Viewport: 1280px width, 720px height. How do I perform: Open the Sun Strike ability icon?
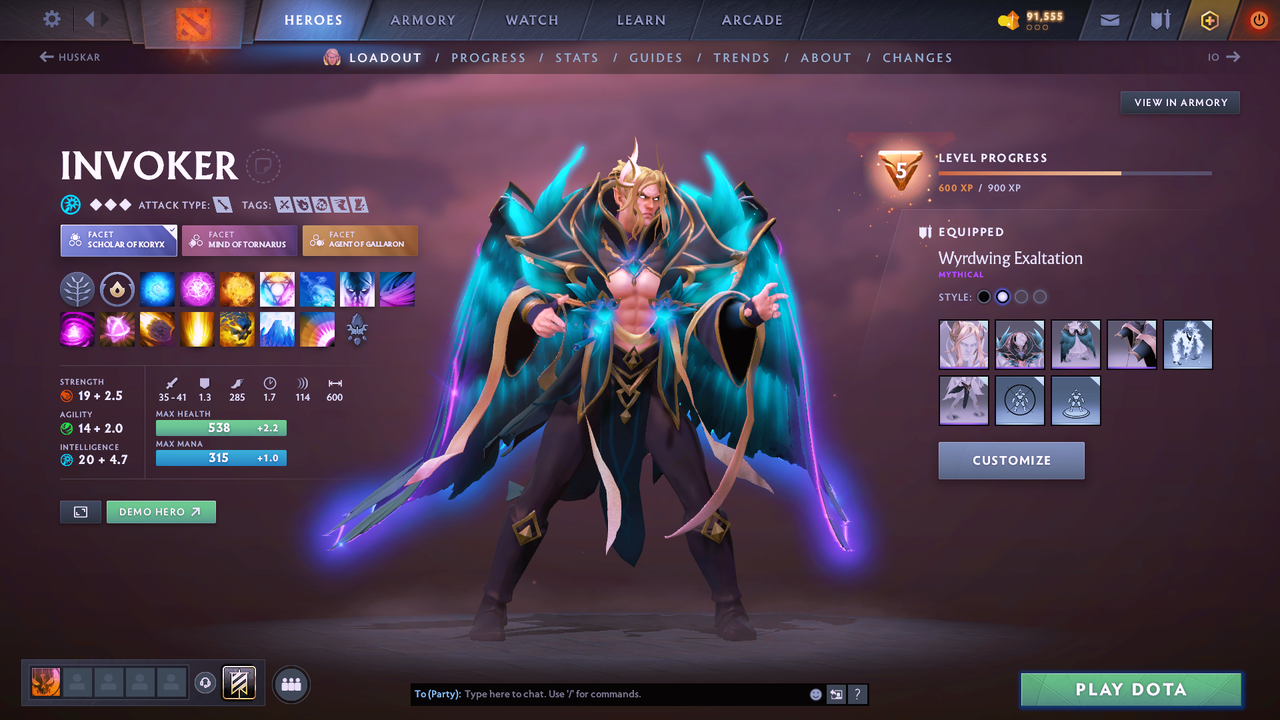197,330
